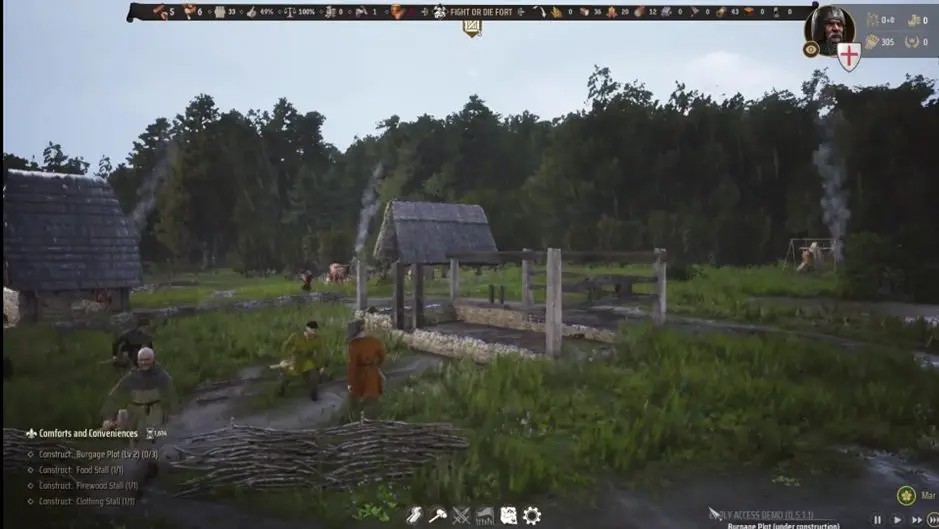Set game speed to normal play
939x529 pixels.
click(897, 520)
